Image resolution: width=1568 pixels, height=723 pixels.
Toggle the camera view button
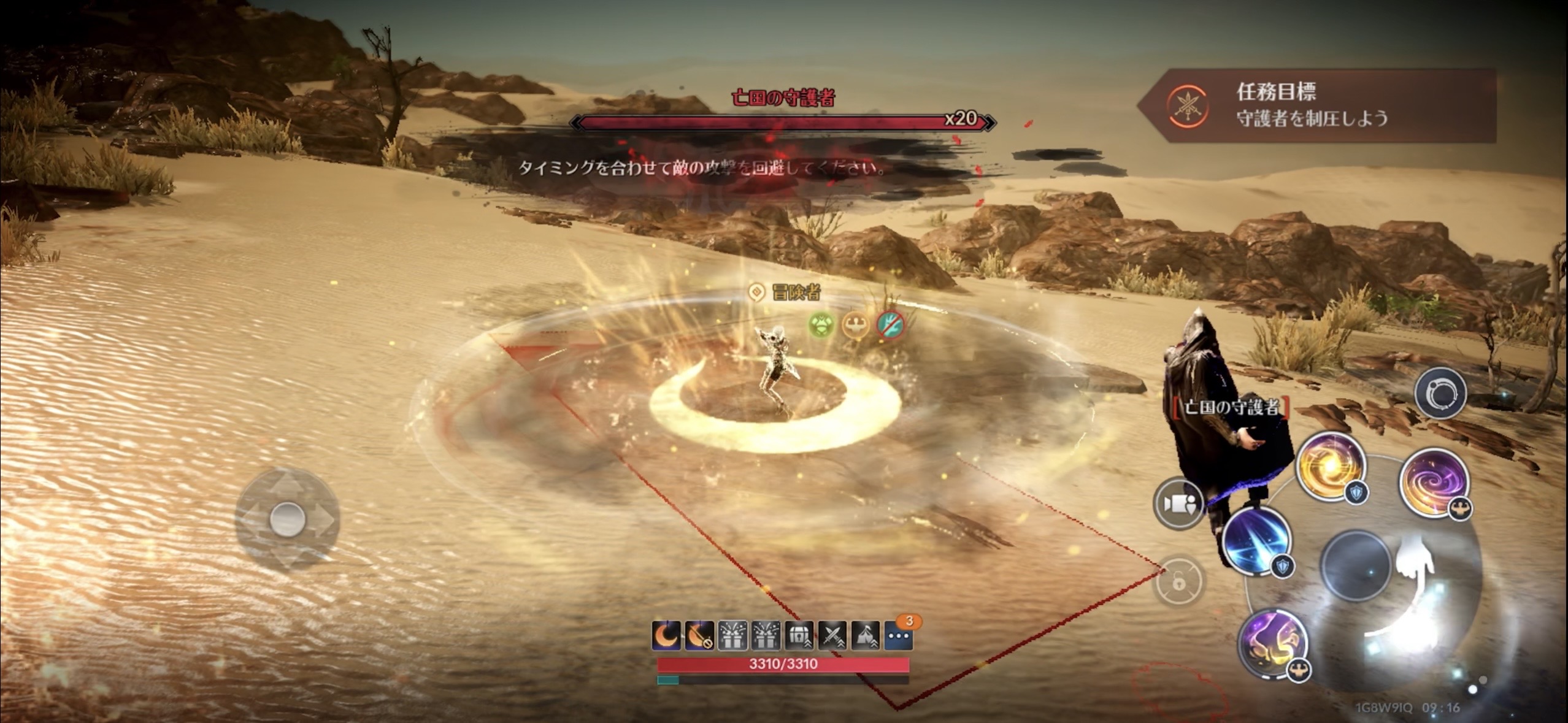click(1178, 503)
